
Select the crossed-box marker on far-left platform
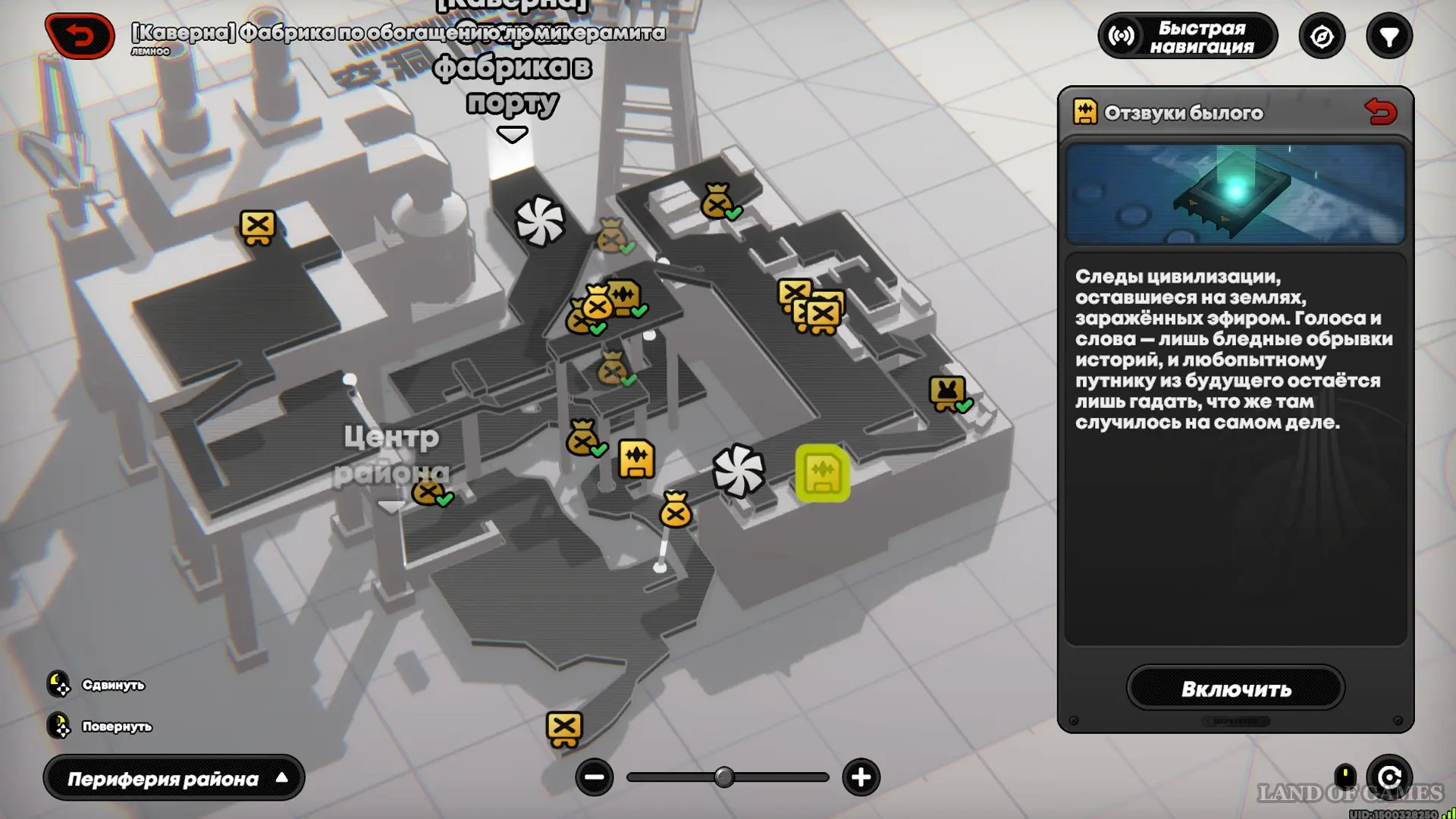(258, 227)
